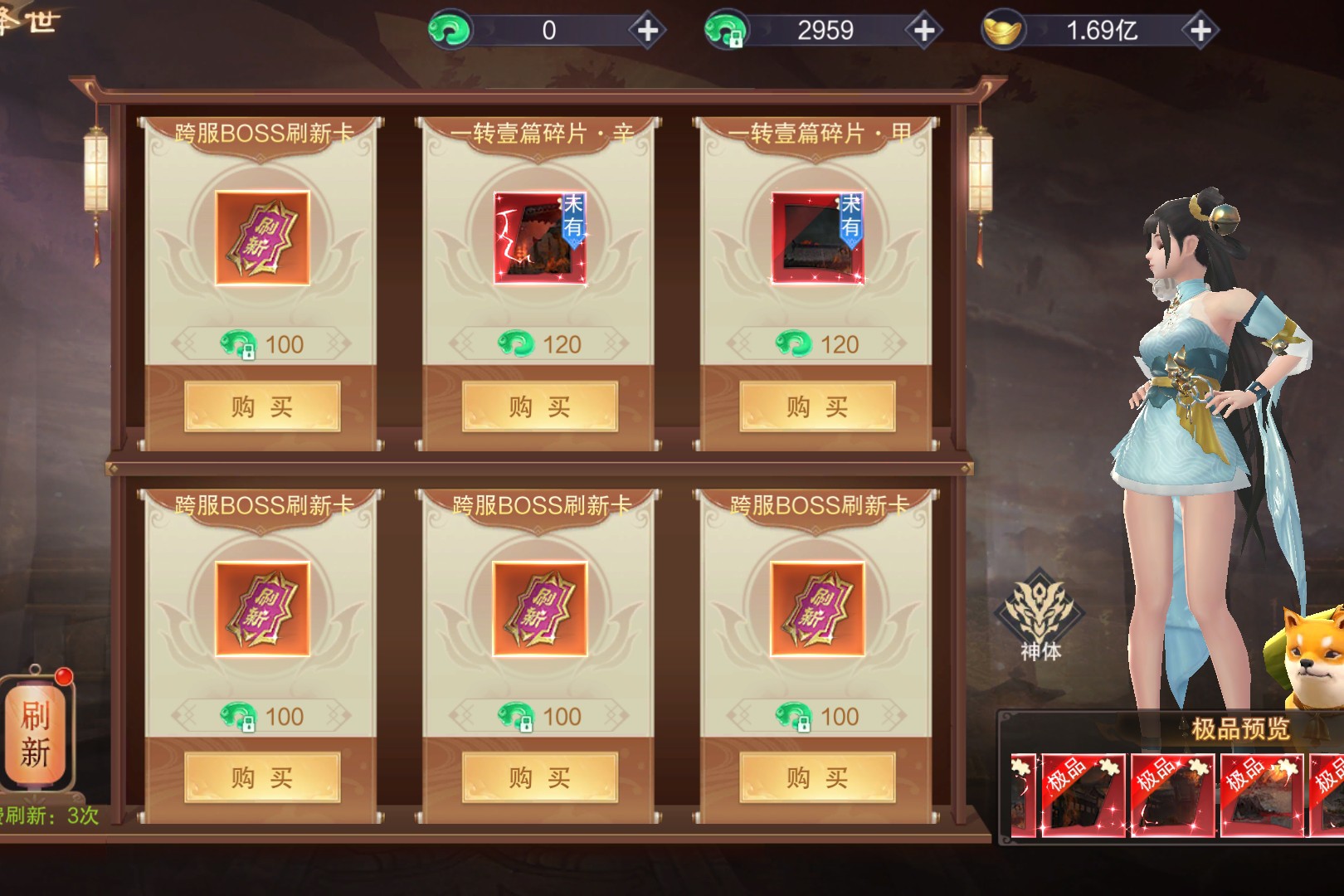Open the 神体 emblem icon

(1040, 614)
